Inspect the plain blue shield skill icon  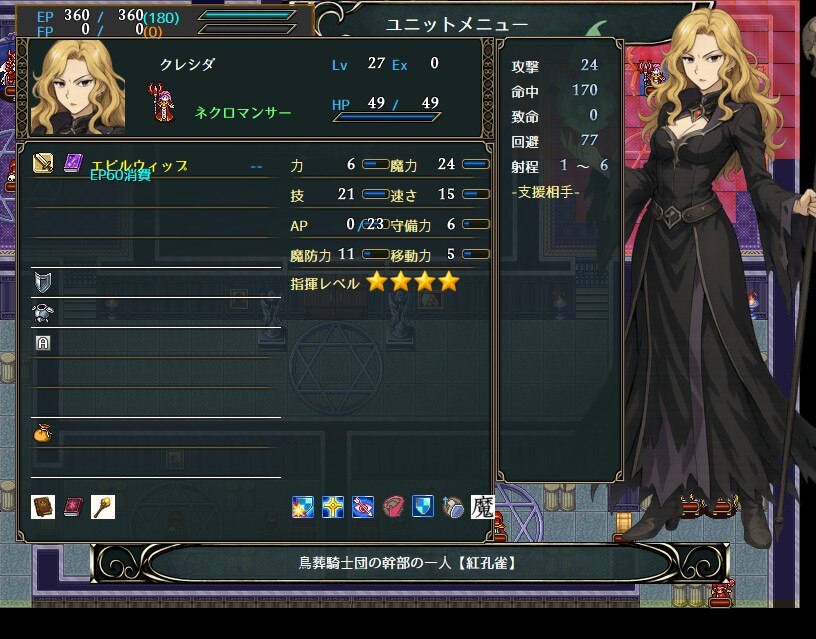click(x=423, y=507)
